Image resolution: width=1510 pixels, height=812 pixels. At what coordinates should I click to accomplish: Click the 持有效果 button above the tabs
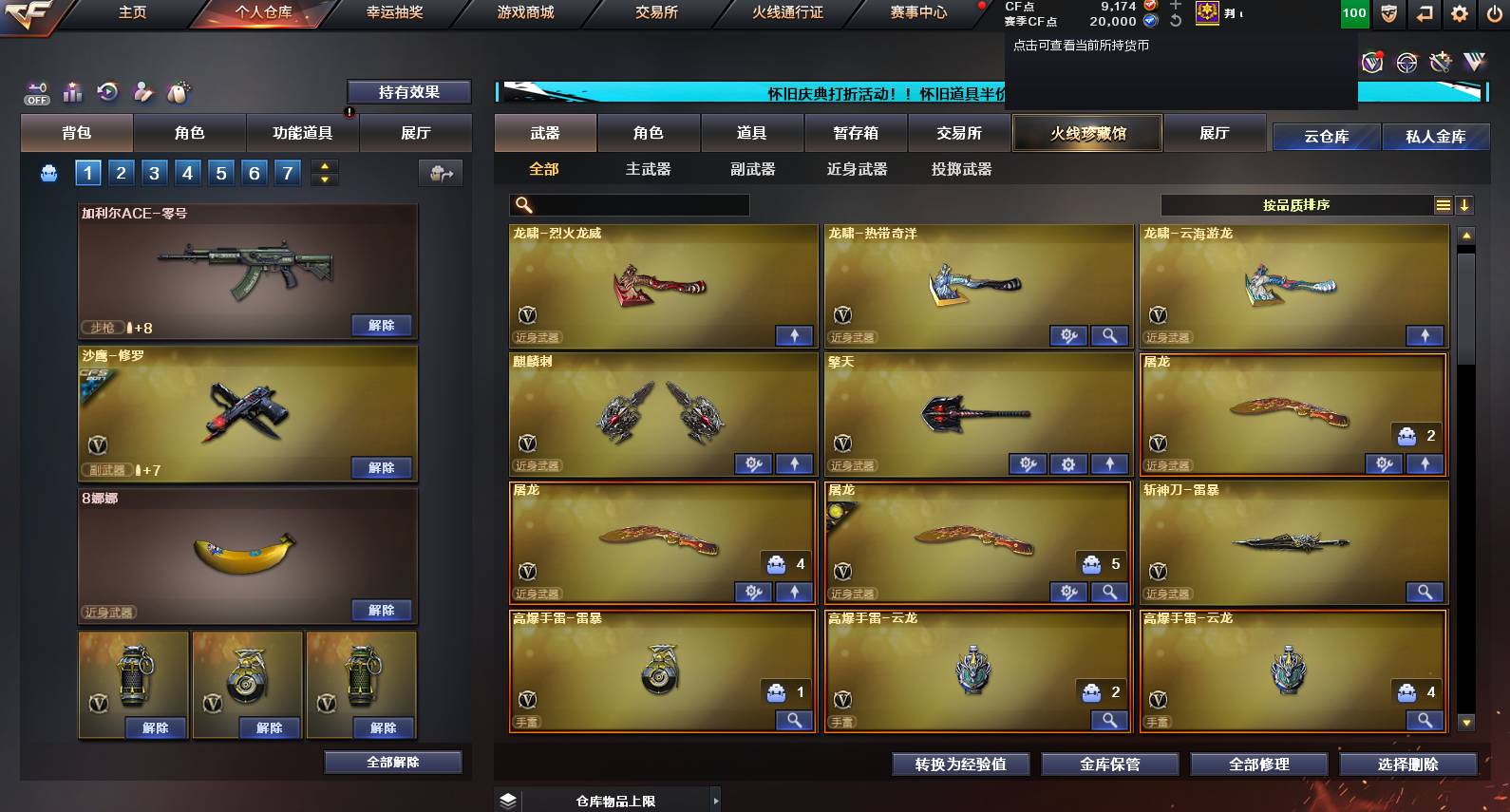point(411,92)
